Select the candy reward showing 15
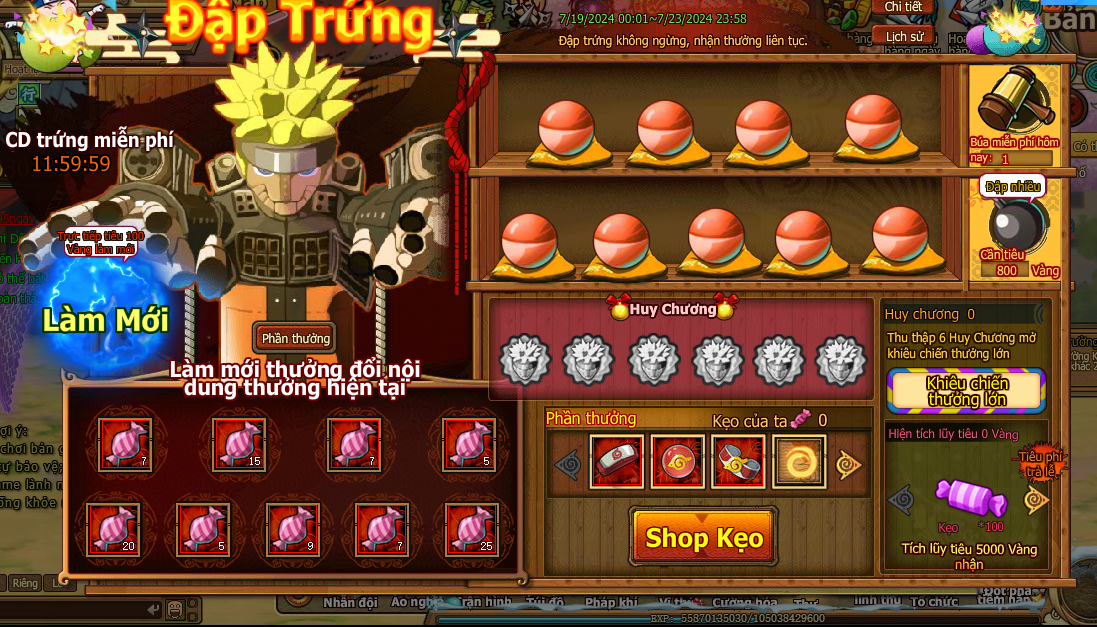The width and height of the screenshot is (1097, 627). click(x=240, y=444)
